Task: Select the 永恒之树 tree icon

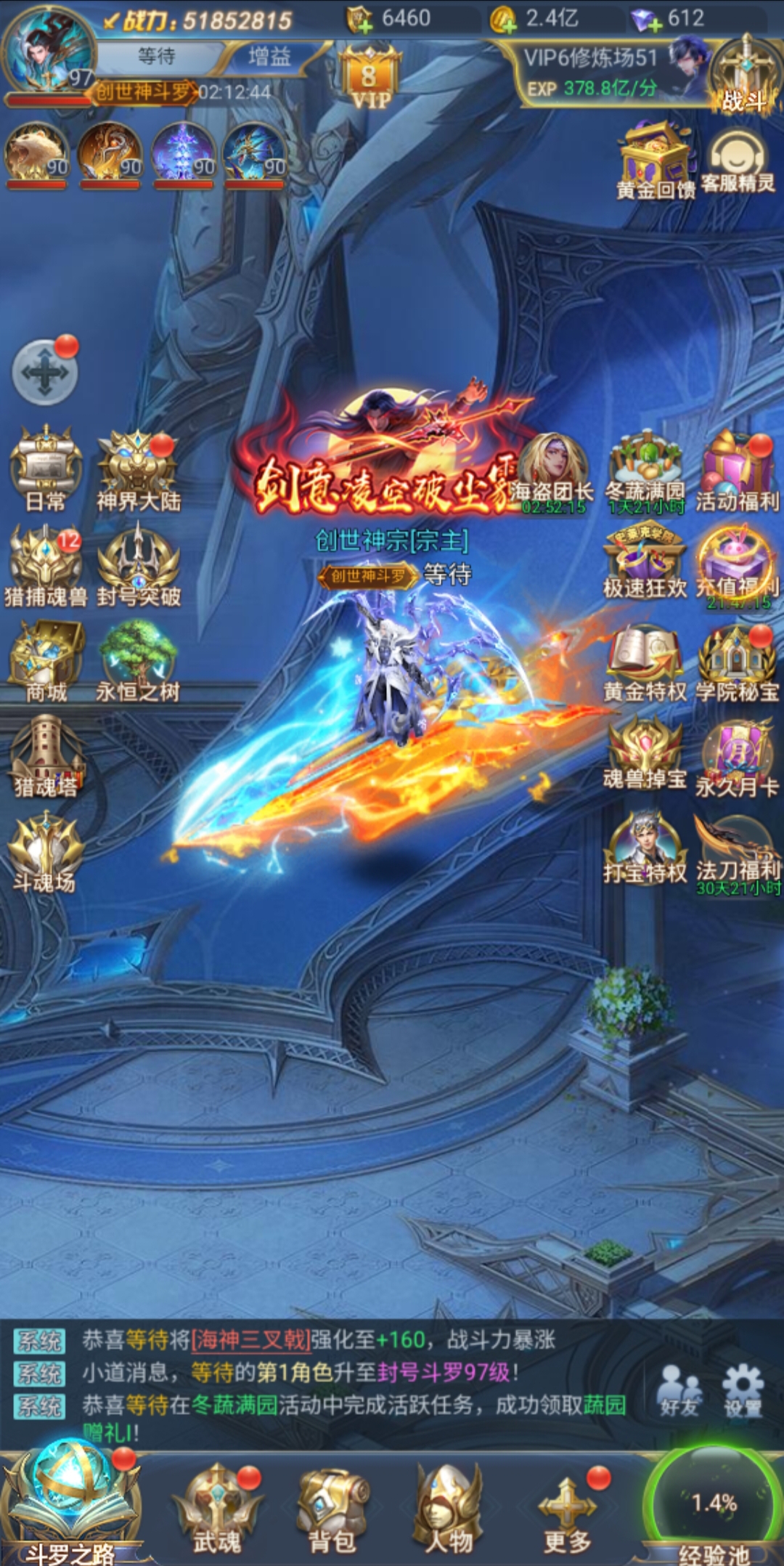Action: (138, 658)
